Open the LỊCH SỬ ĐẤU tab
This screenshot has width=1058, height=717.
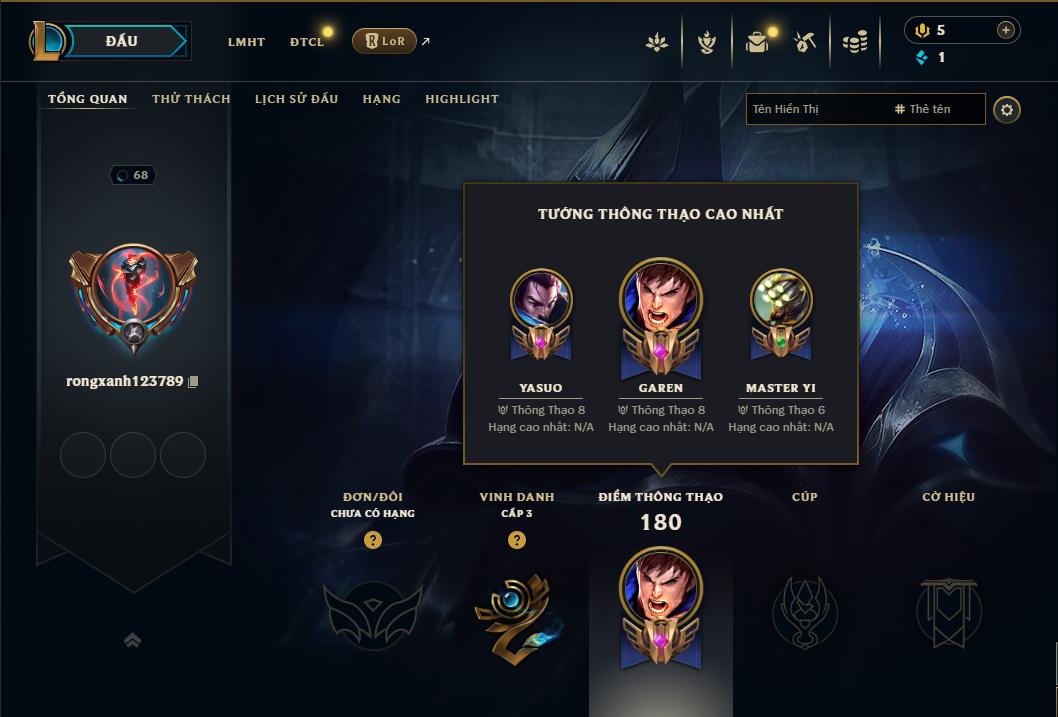[296, 99]
